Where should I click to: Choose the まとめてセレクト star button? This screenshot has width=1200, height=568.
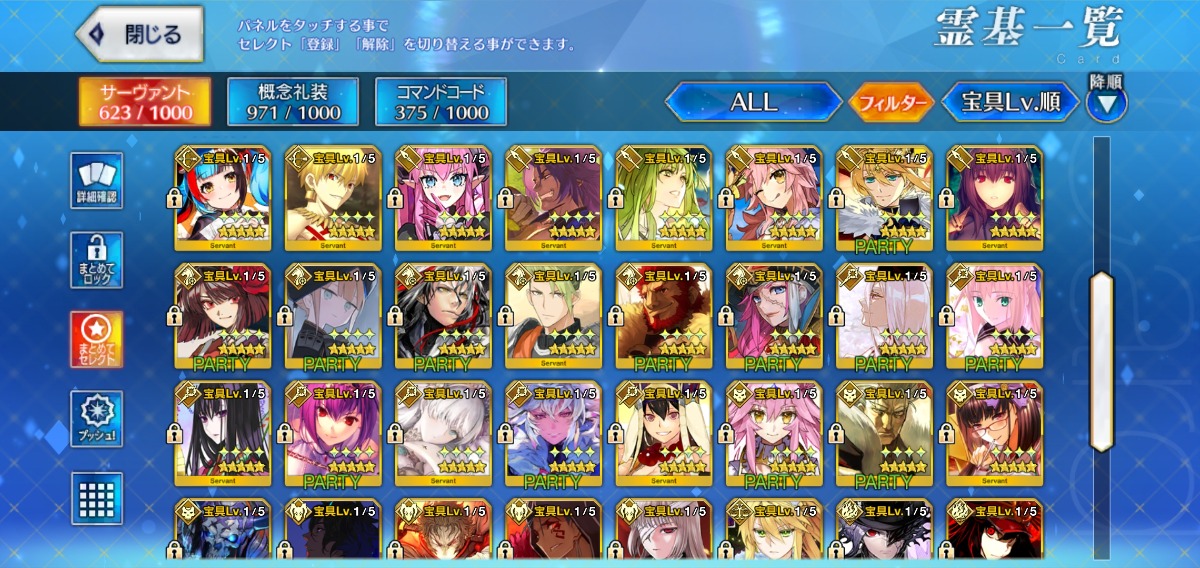click(97, 339)
